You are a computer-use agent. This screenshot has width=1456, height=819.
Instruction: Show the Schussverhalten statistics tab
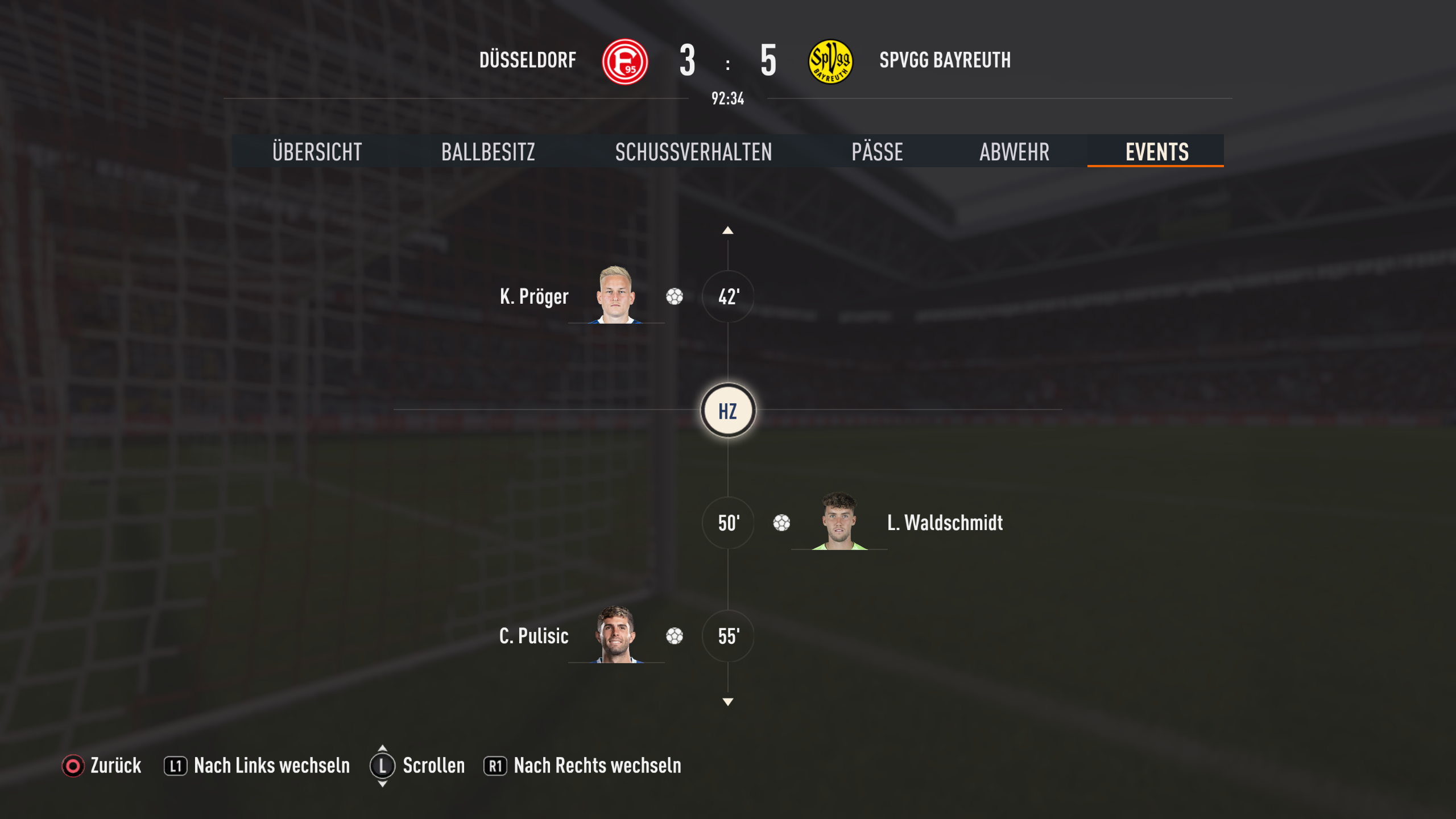693,152
